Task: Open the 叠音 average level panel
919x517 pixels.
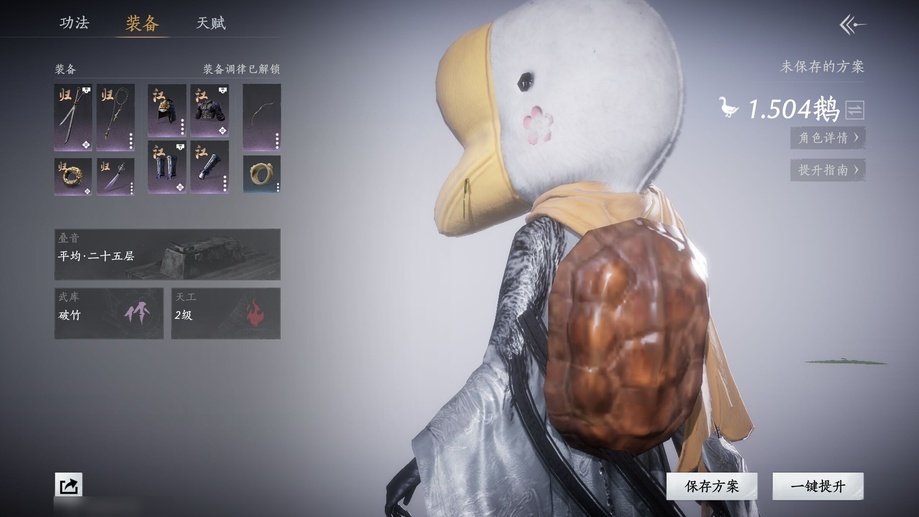Action: 167,254
